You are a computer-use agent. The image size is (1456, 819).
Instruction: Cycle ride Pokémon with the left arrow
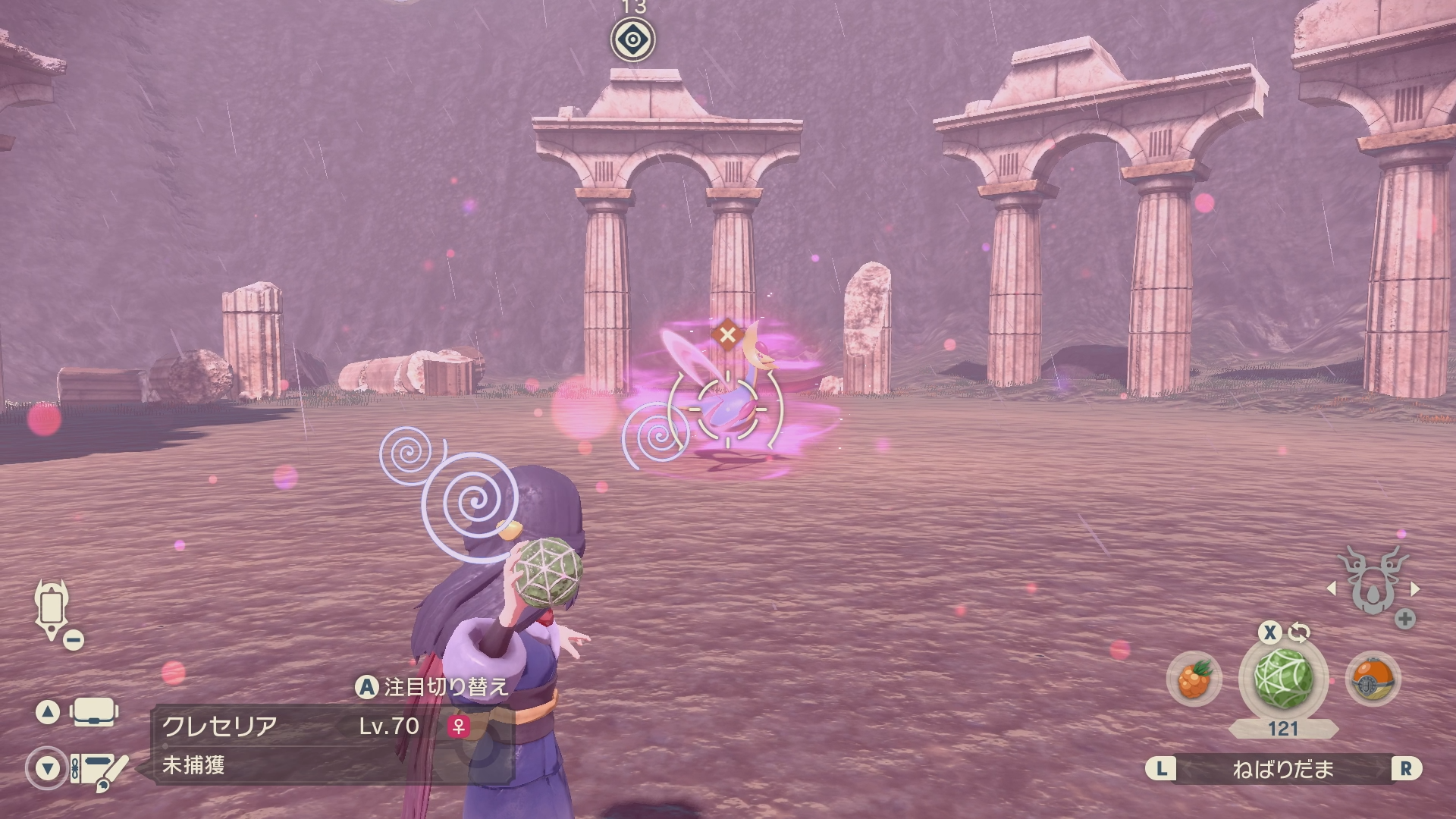[1331, 588]
